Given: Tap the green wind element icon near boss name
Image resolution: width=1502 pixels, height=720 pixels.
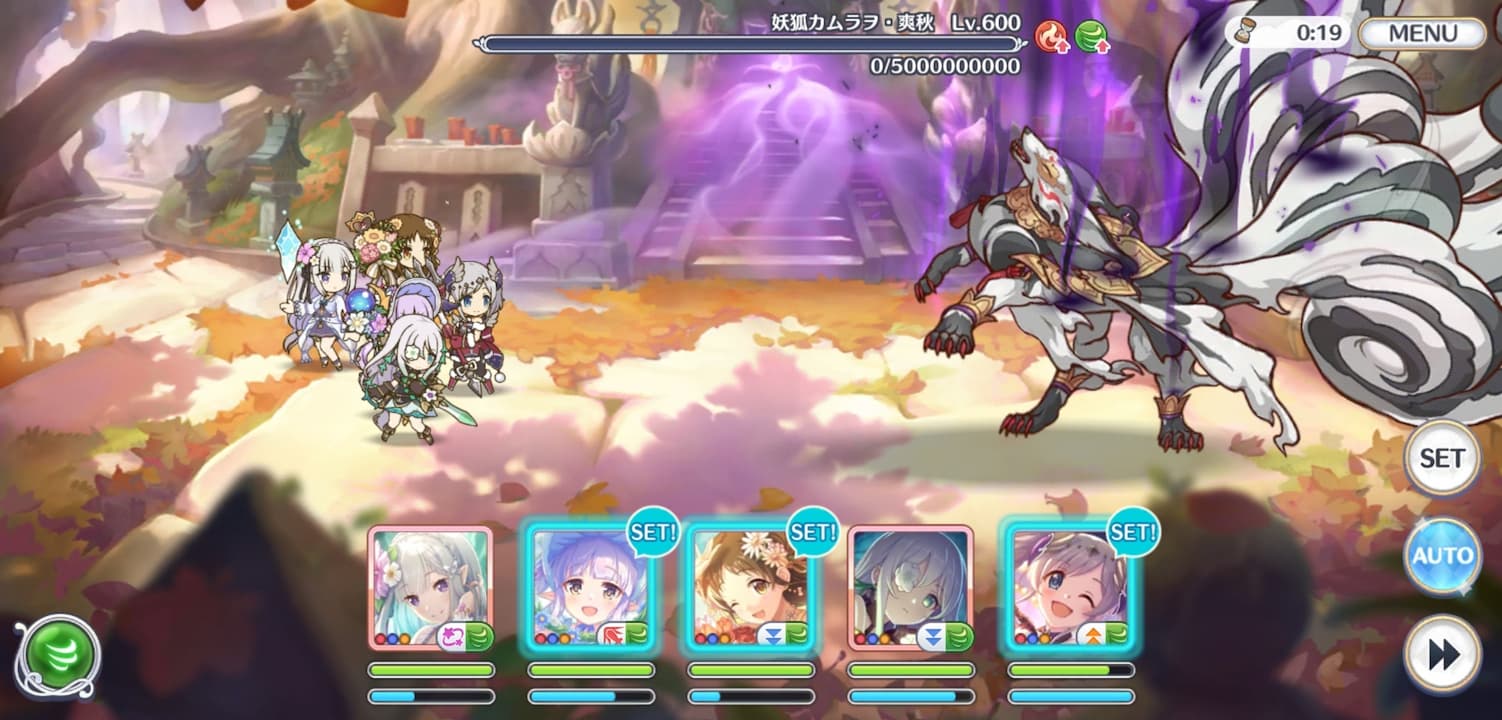Looking at the screenshot, I should point(1090,37).
